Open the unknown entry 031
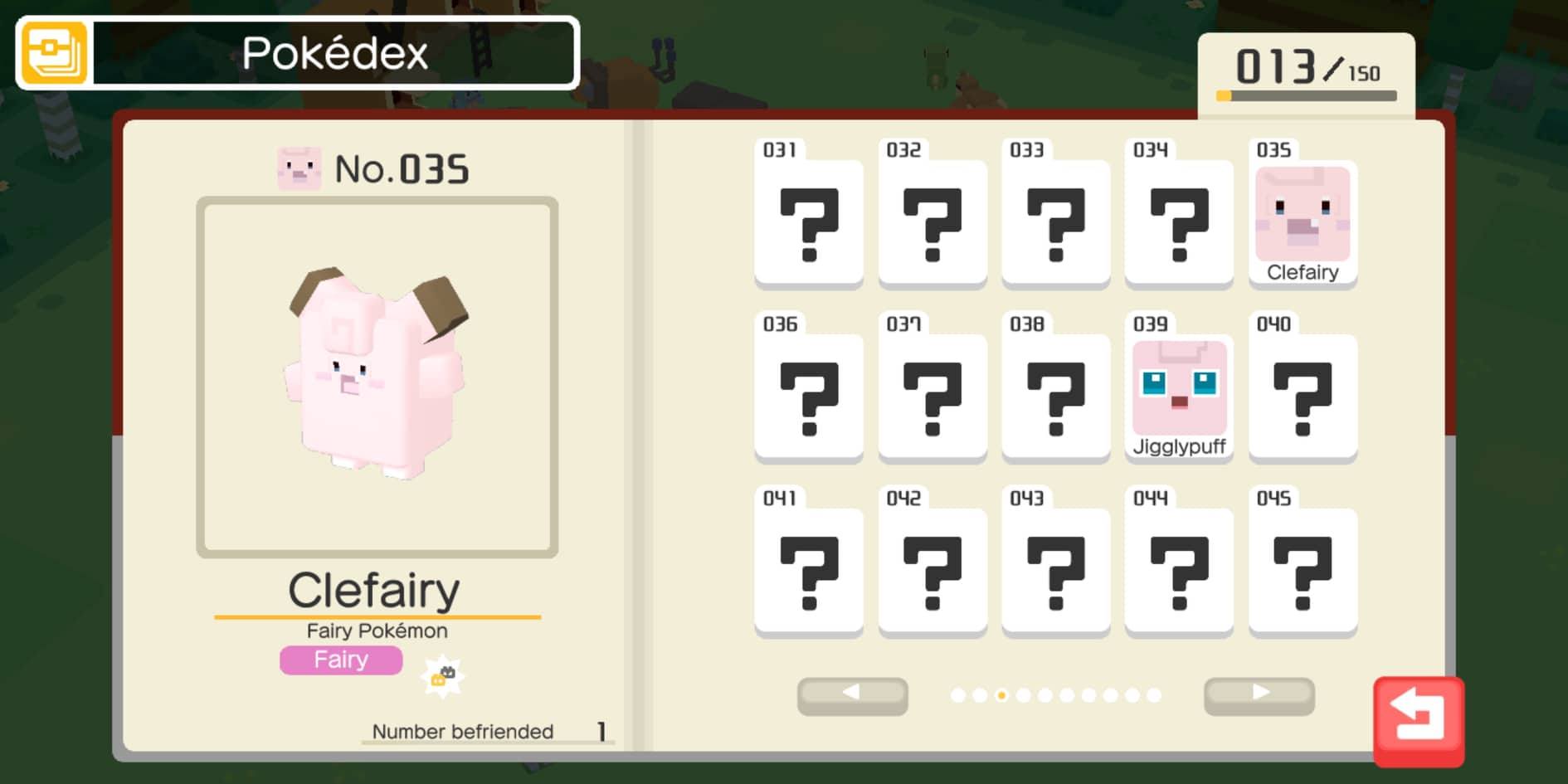The image size is (1568, 784). pyautogui.click(x=808, y=220)
